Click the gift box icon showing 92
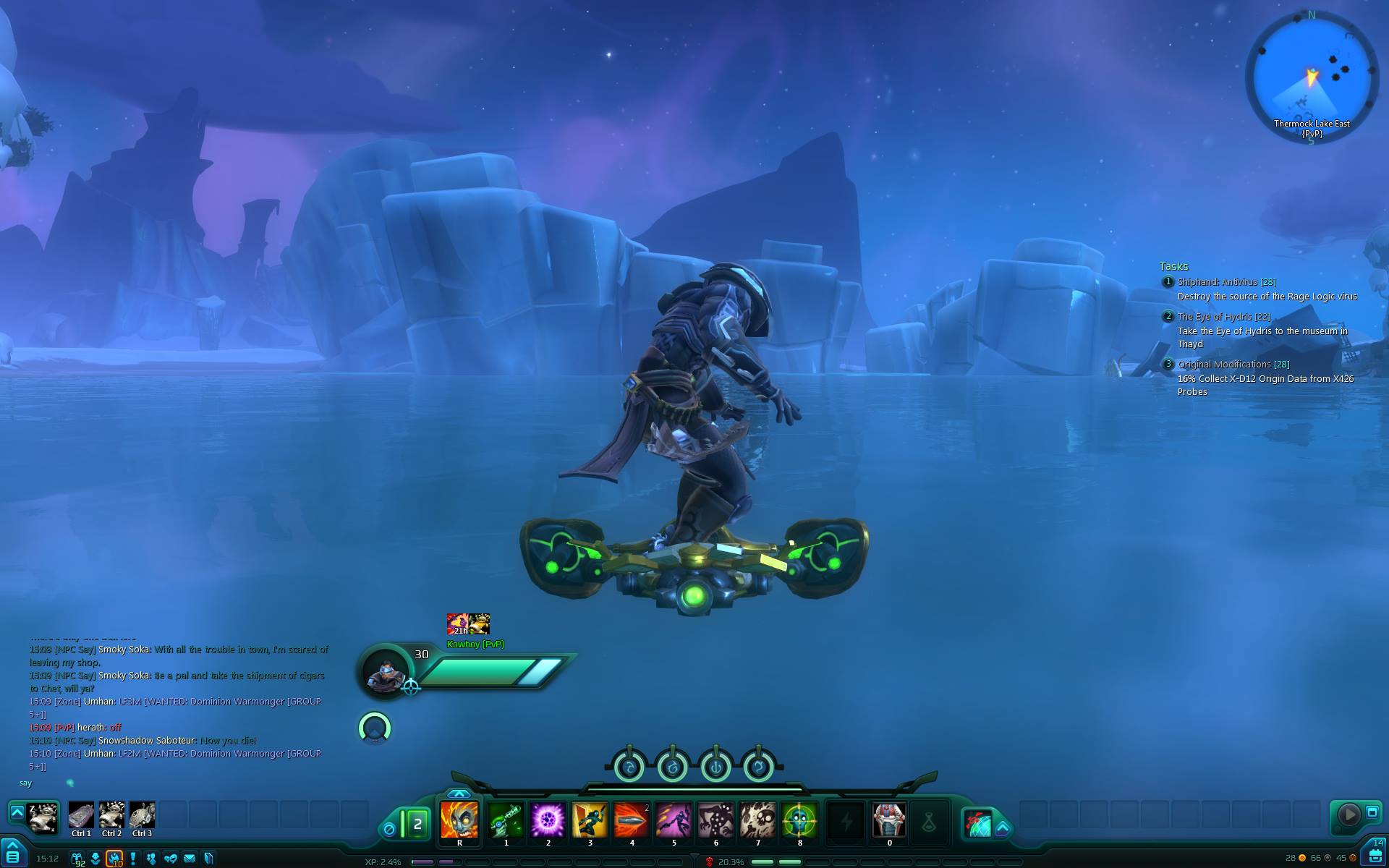 77,859
